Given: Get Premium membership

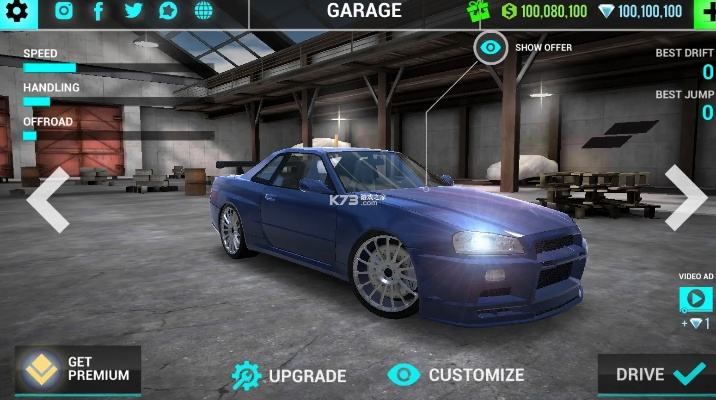Looking at the screenshot, I should pos(78,369).
